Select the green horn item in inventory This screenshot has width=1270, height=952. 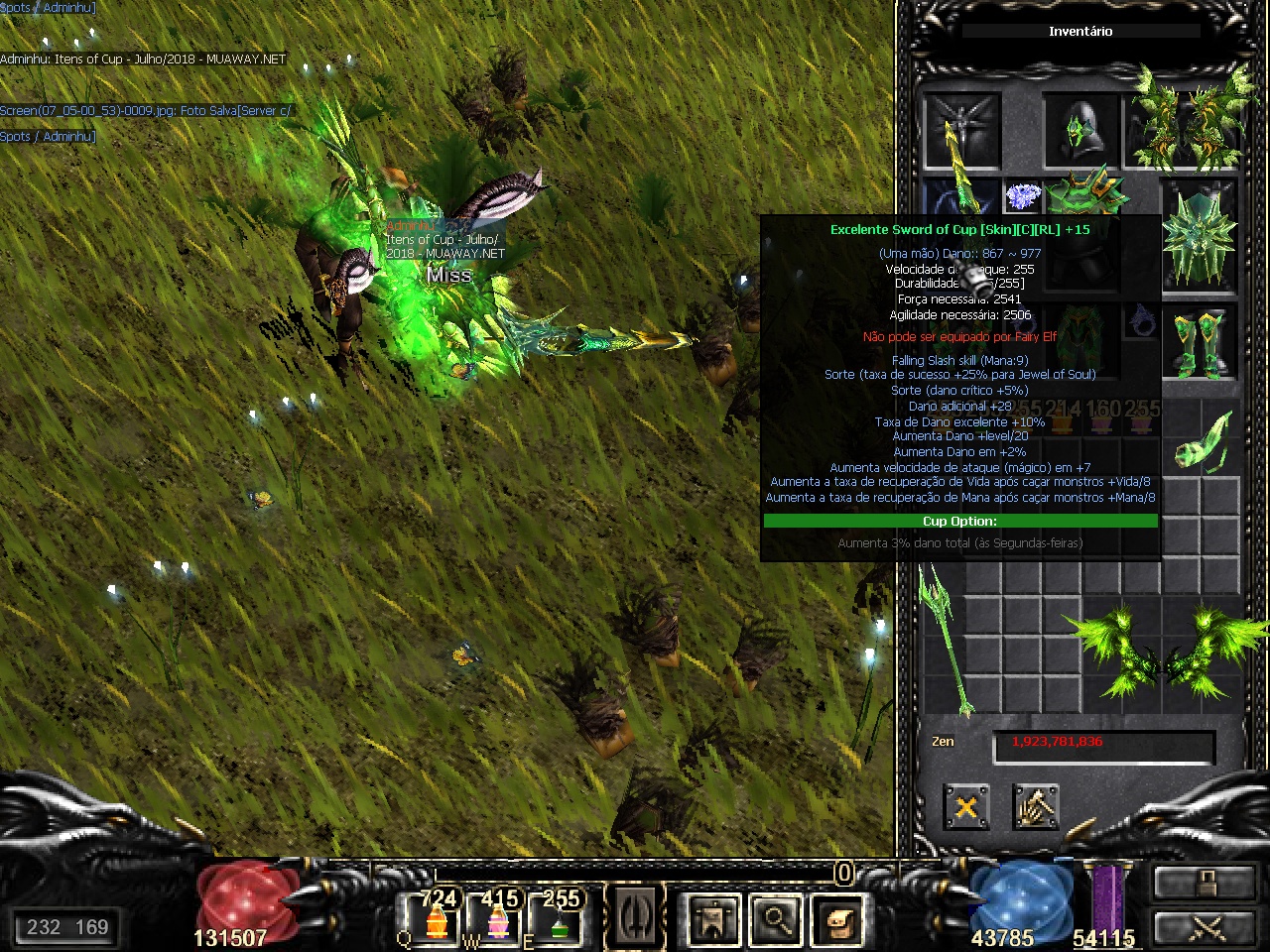click(1202, 440)
